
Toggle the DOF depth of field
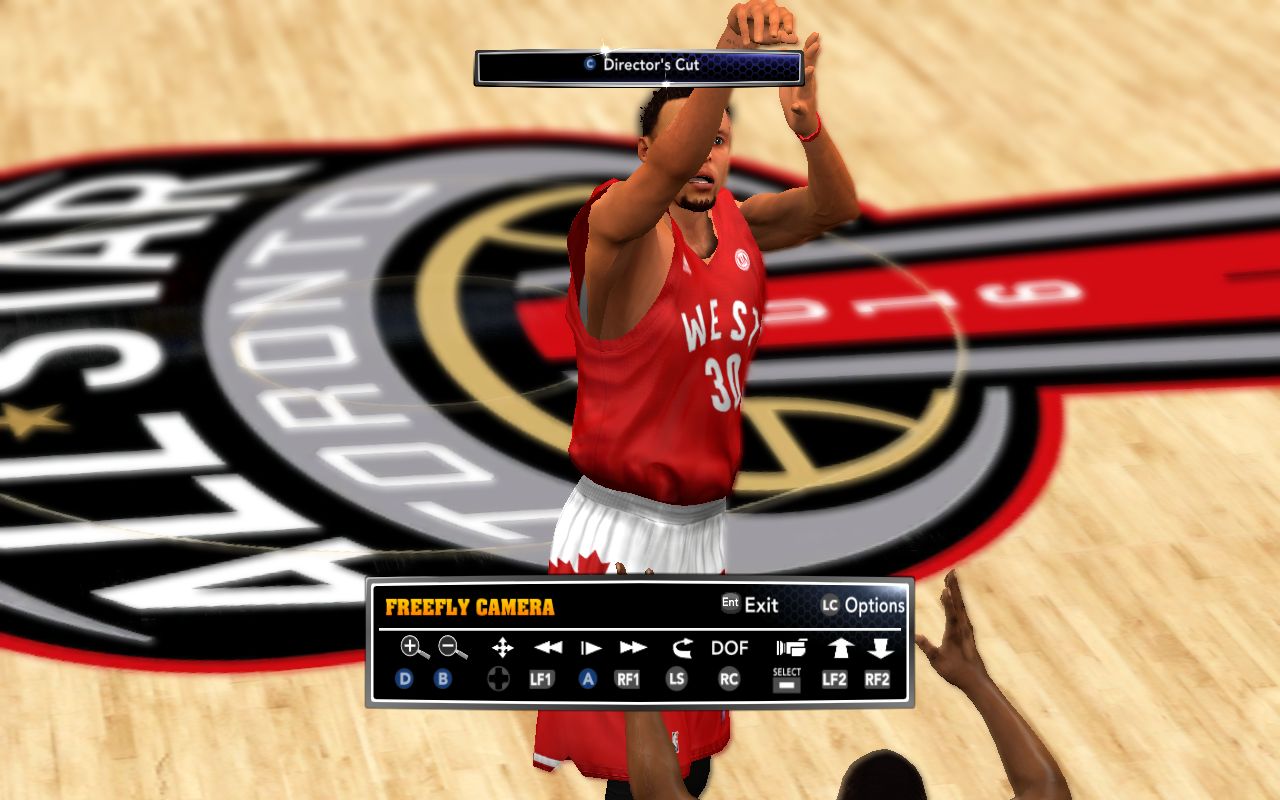(x=730, y=648)
